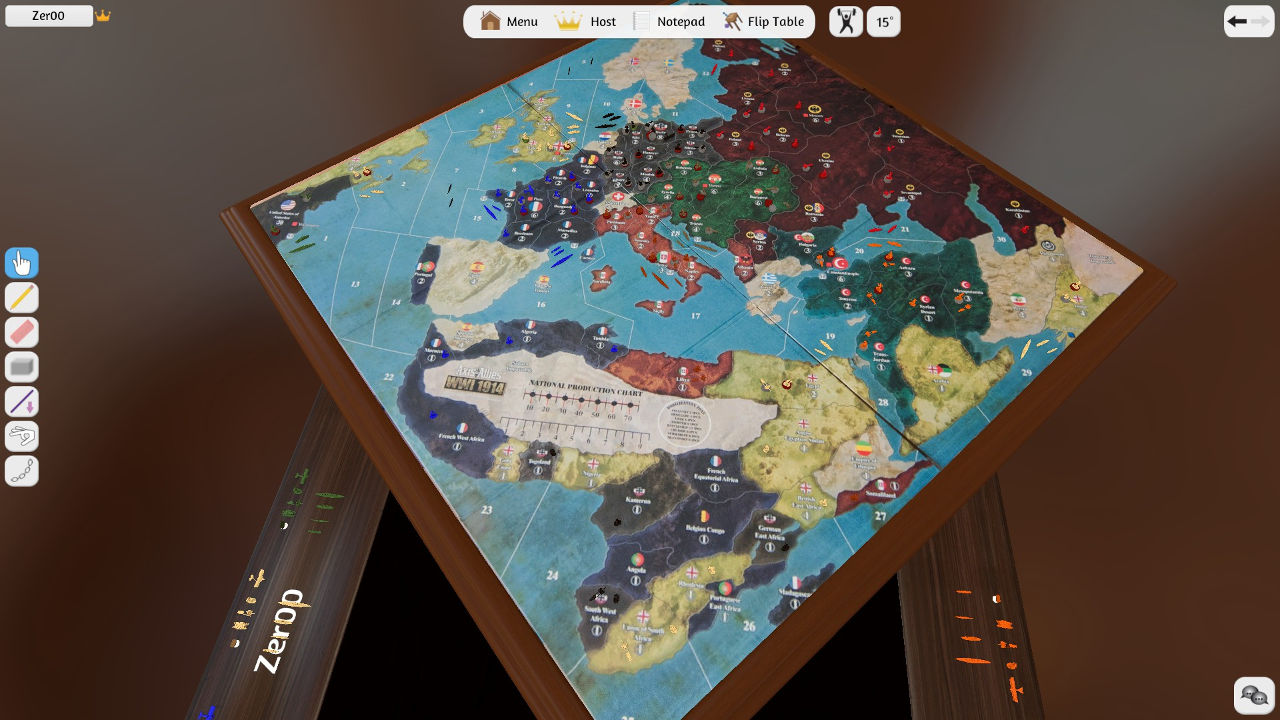1280x720 pixels.
Task: Switch to the flicking hand tool
Action: click(22, 436)
